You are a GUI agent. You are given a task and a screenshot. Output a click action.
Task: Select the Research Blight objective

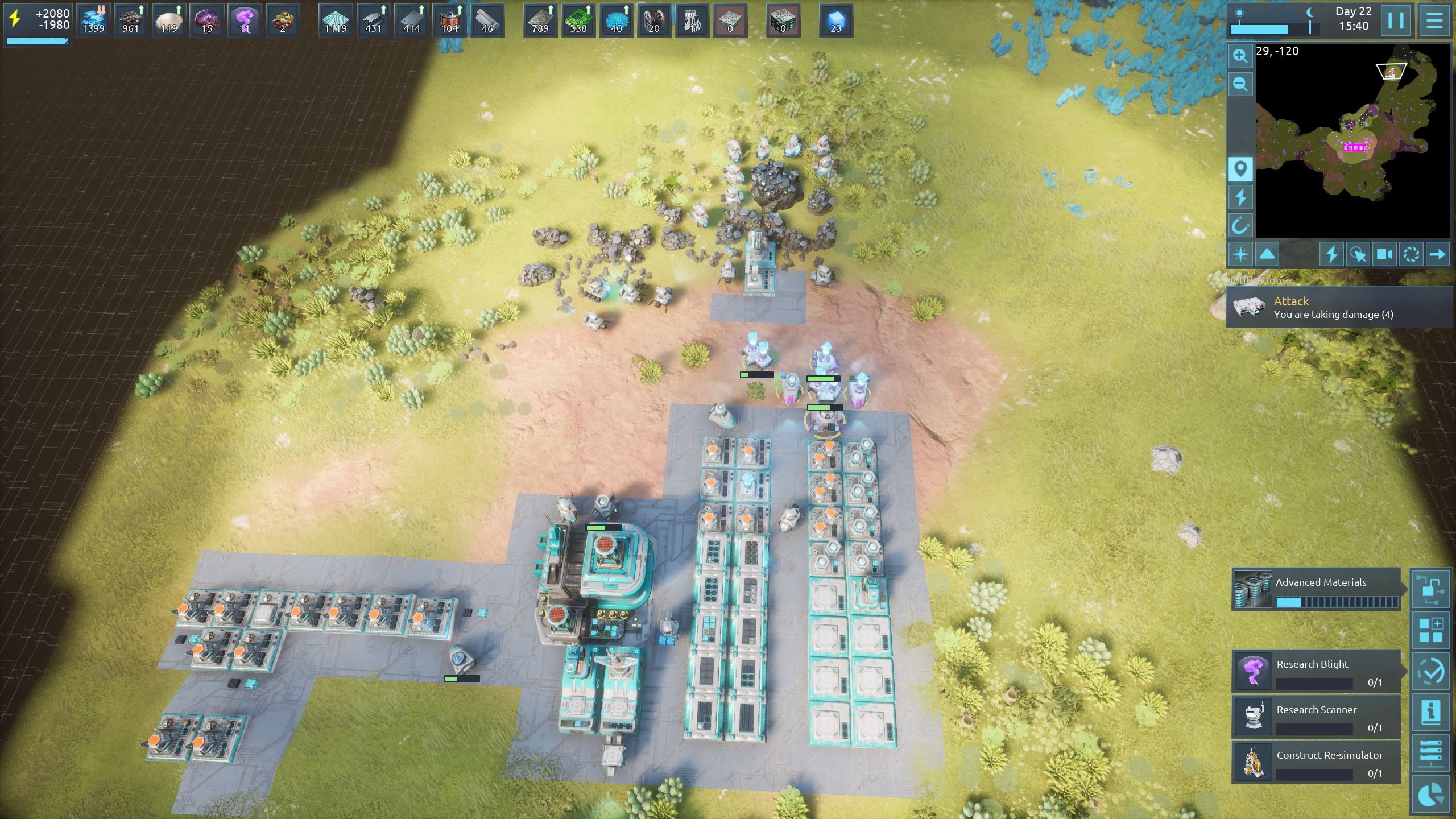point(1317,672)
